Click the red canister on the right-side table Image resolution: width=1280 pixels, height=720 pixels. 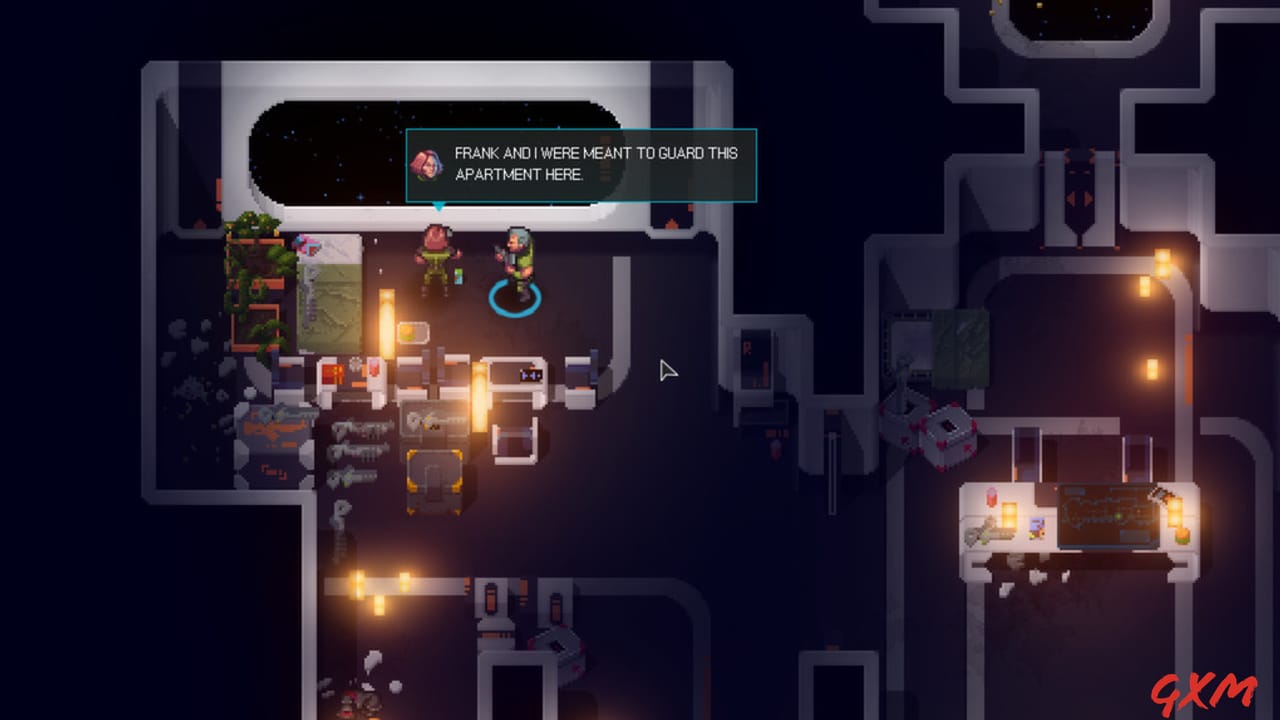point(992,495)
